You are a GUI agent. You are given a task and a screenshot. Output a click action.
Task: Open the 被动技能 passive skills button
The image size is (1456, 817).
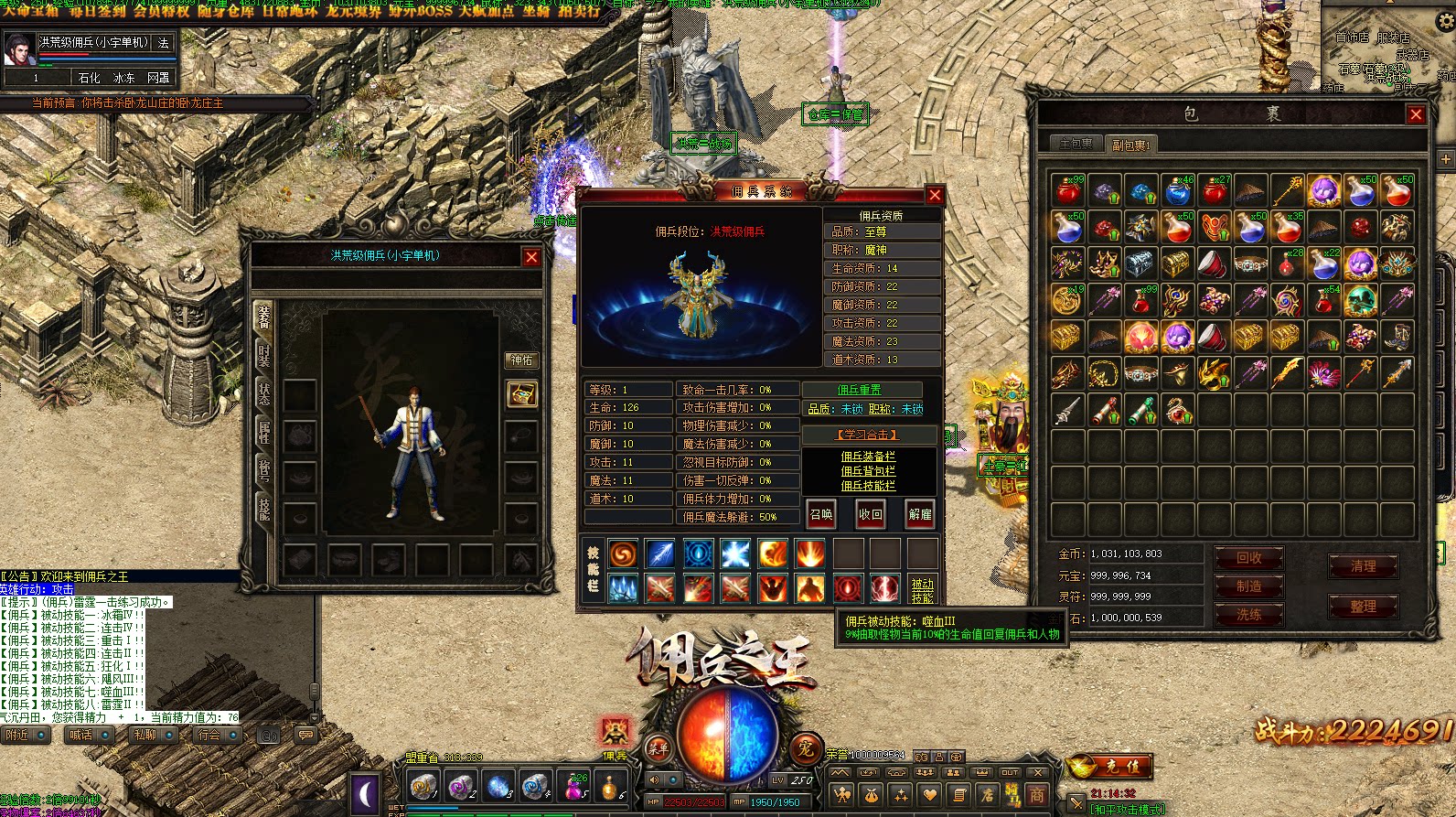(922, 590)
